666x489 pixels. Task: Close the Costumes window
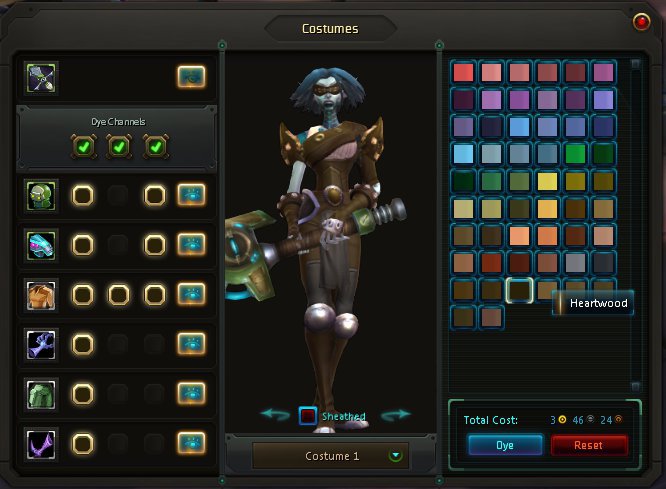(641, 21)
